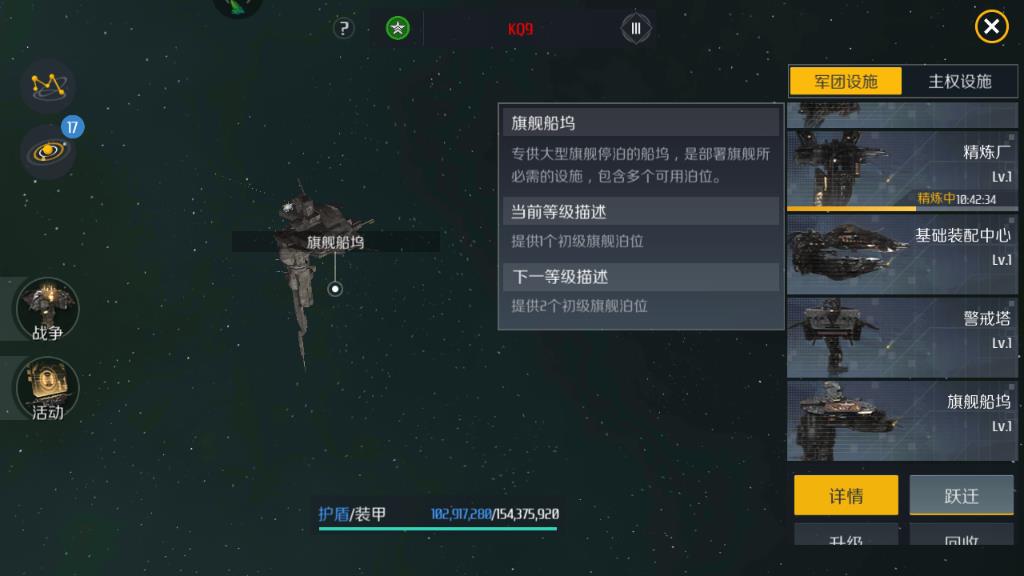This screenshot has width=1024, height=576.
Task: Click the 跃迁 warp button
Action: coord(961,495)
